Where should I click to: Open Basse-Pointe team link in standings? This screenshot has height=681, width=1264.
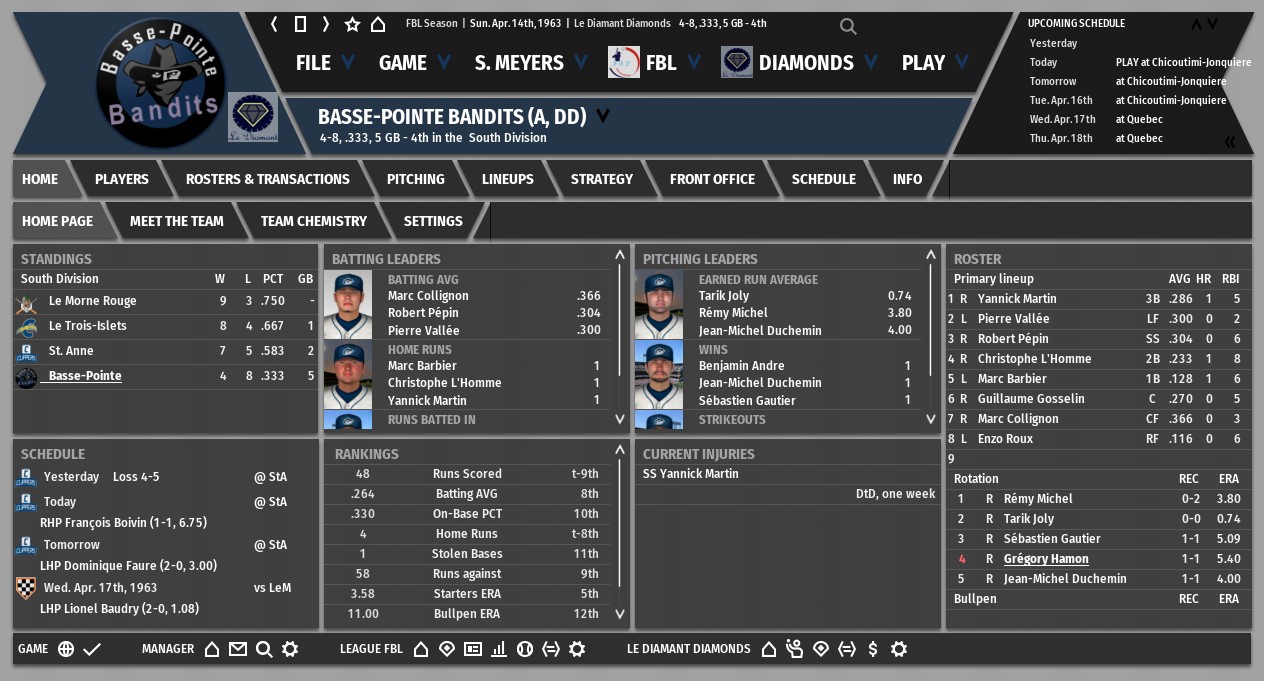pos(85,376)
